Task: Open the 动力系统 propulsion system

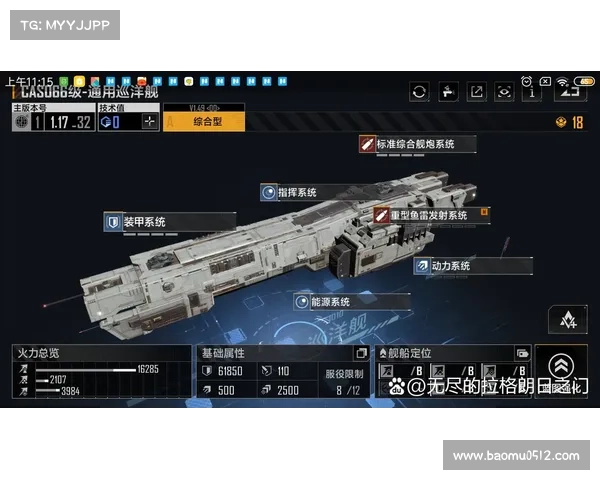Action: tap(450, 266)
